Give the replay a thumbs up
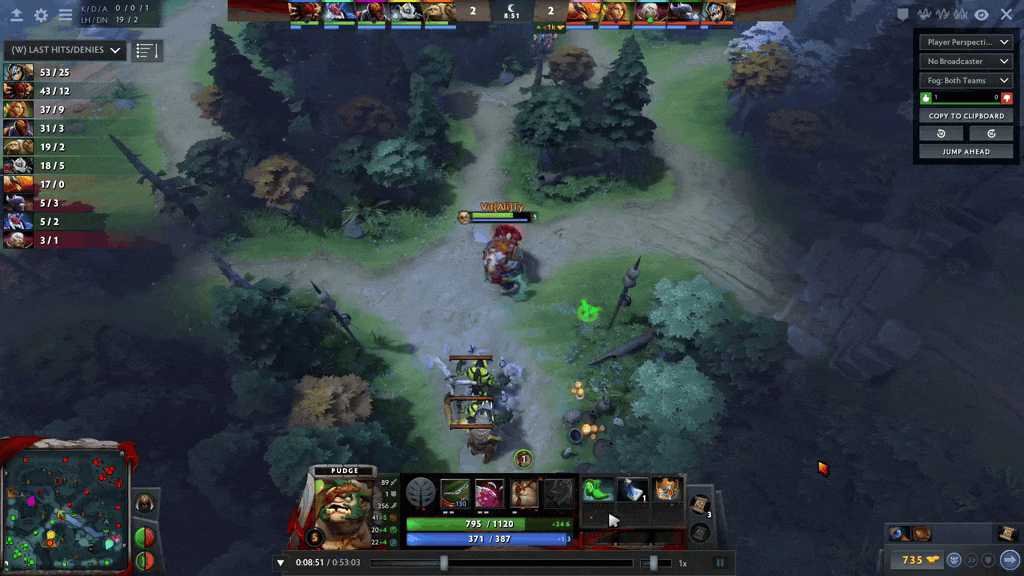Image resolution: width=1024 pixels, height=576 pixels. [x=926, y=98]
